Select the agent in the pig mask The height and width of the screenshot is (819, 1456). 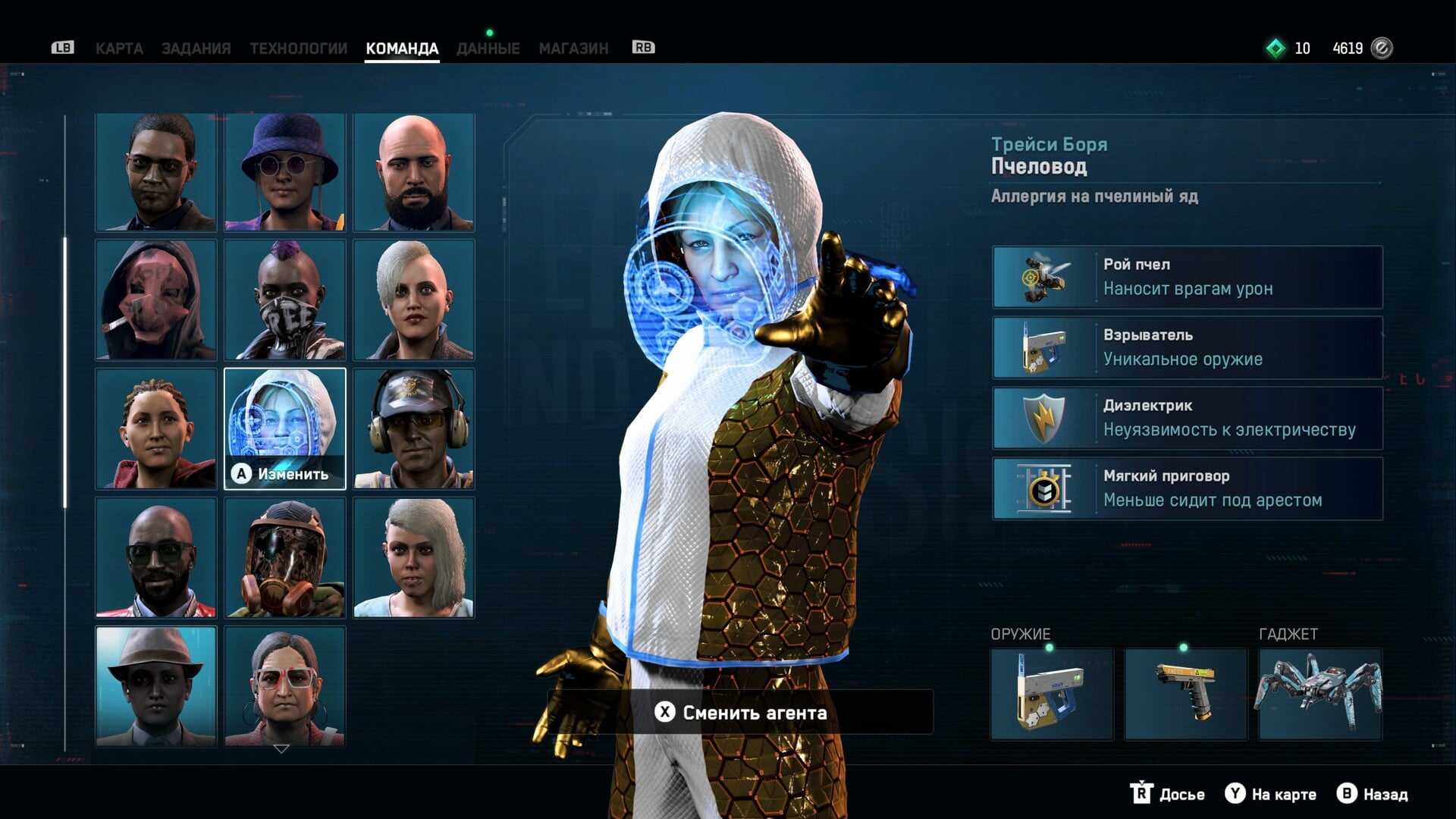[156, 300]
